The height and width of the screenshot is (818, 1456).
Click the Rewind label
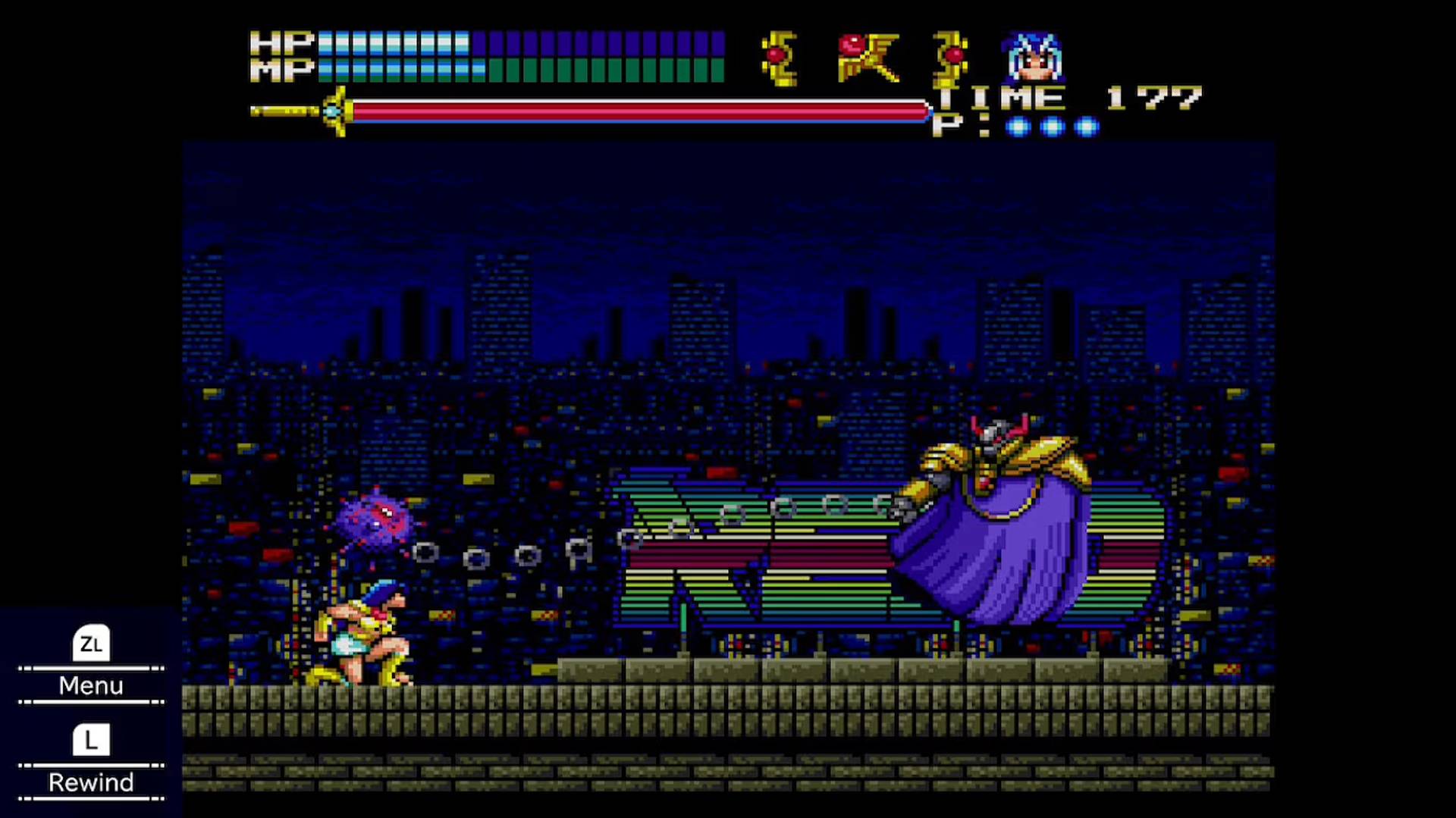90,782
